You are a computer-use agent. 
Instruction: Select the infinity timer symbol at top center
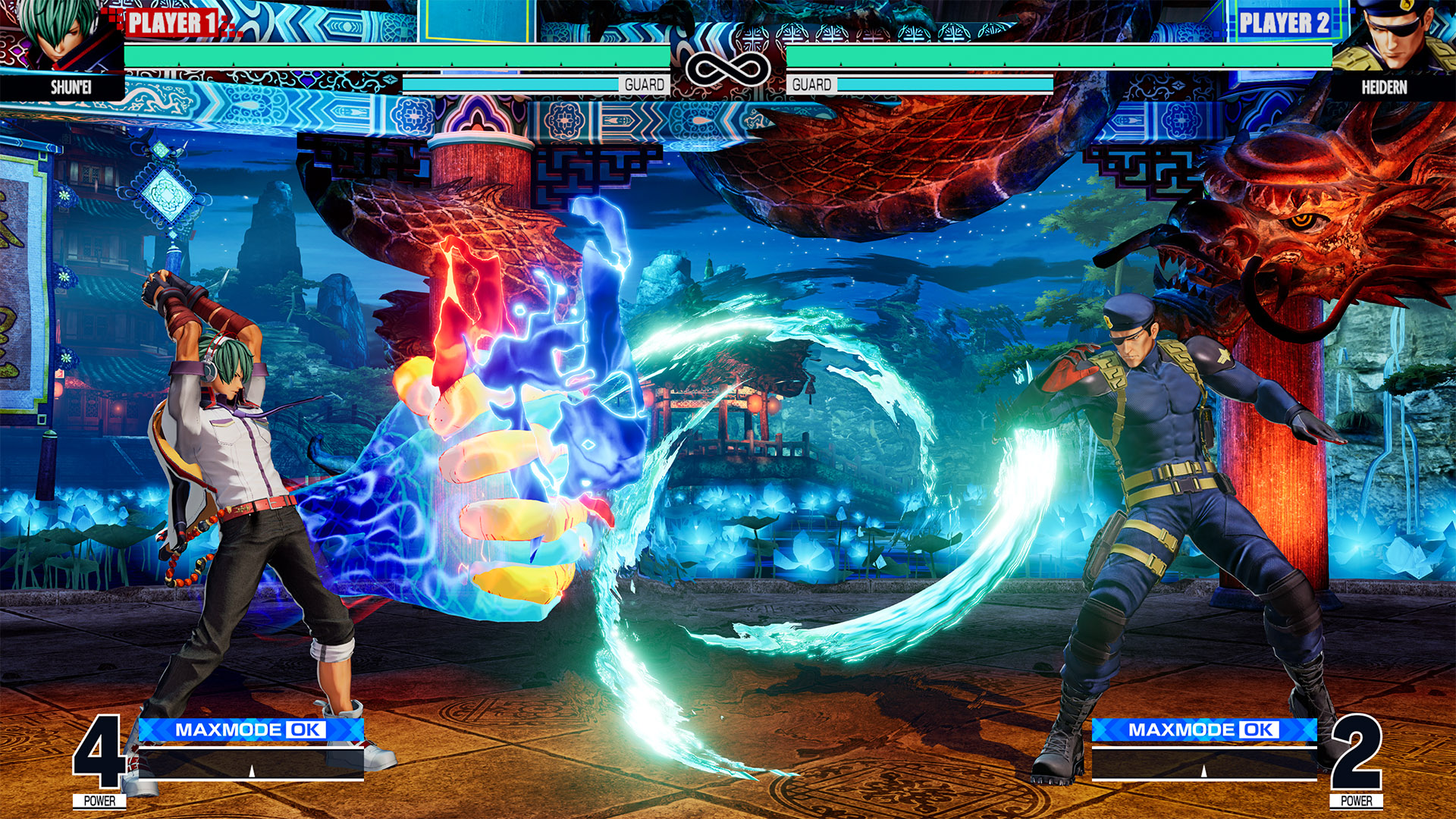[728, 70]
